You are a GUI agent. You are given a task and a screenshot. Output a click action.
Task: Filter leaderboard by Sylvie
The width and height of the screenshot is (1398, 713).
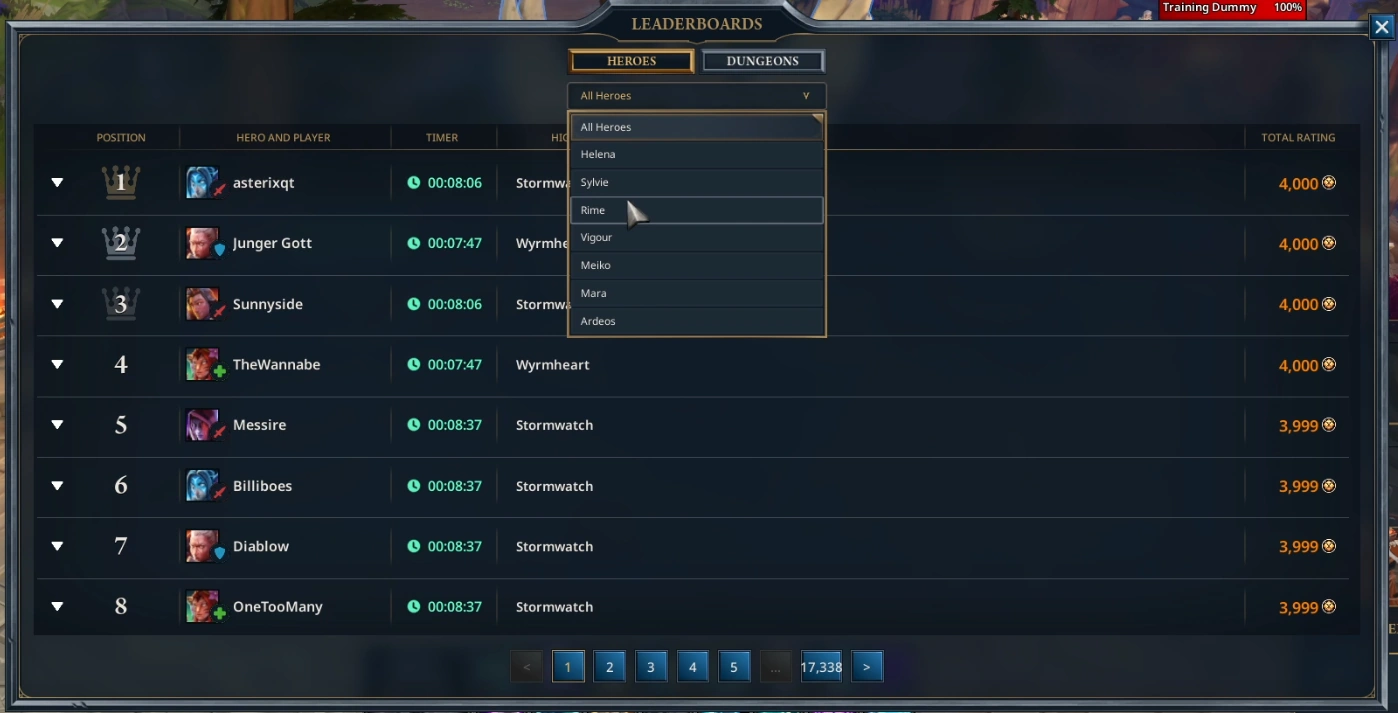tap(696, 182)
